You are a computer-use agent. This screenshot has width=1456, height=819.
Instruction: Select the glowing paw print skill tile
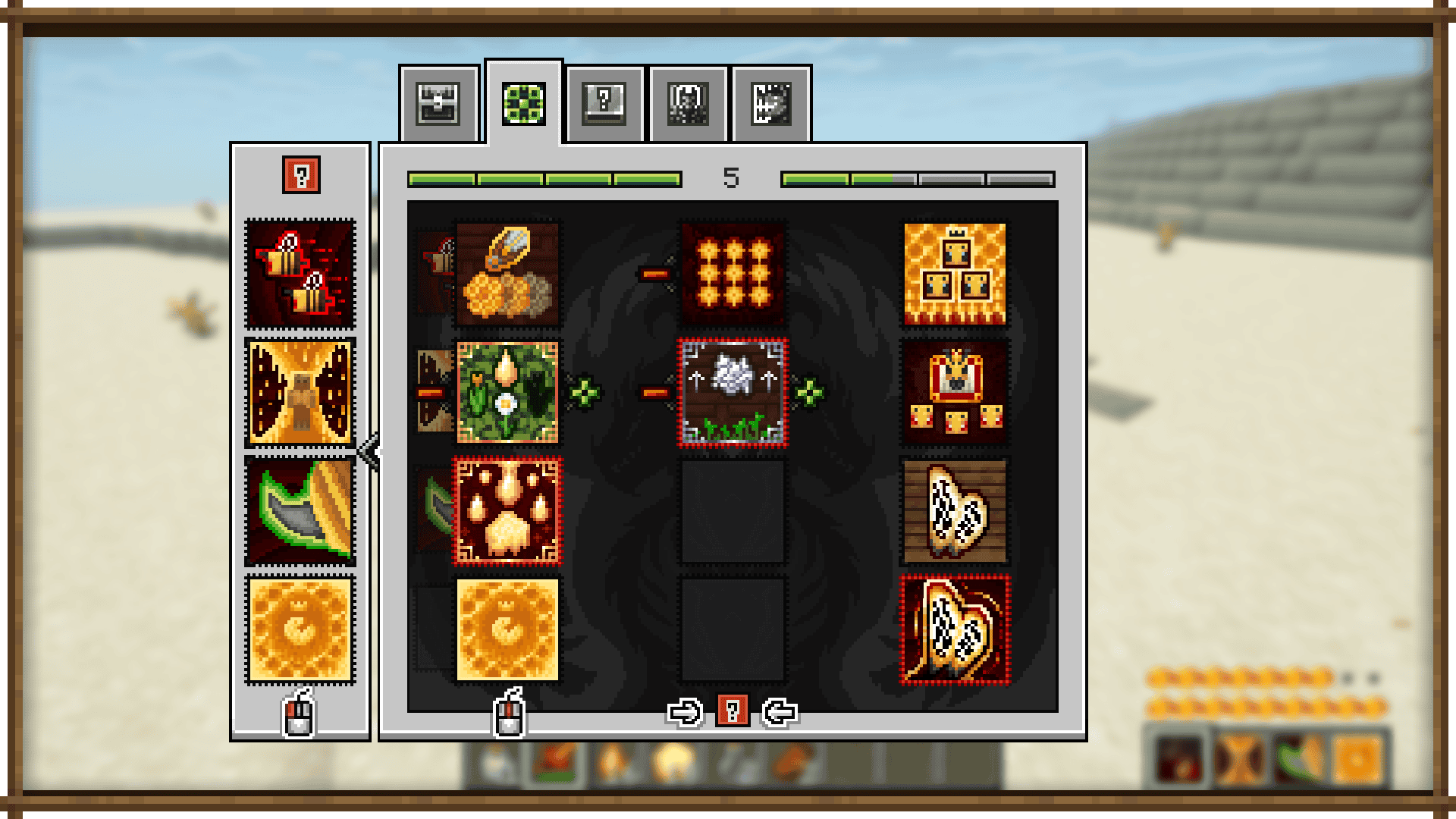tap(507, 511)
